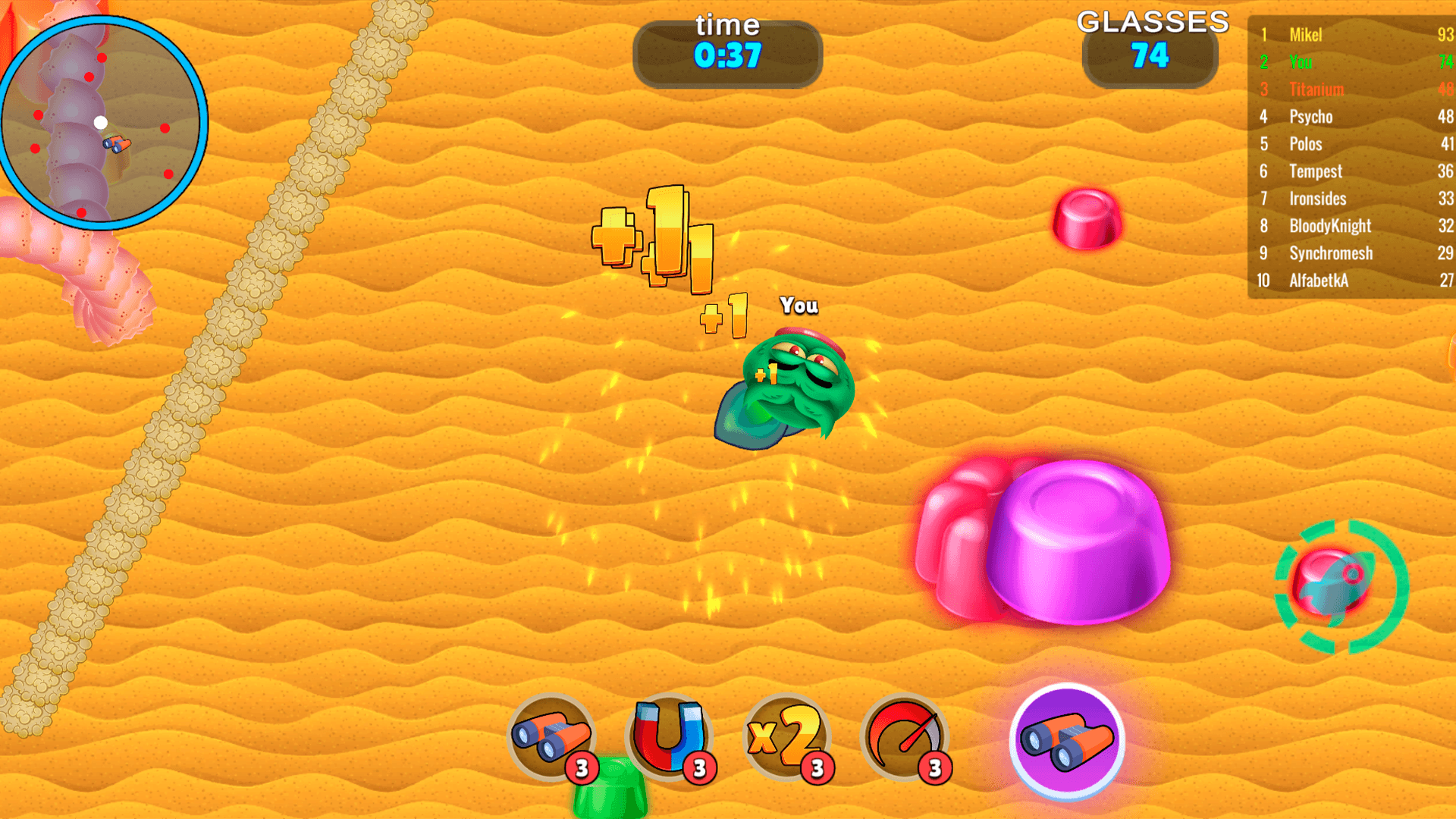Use the speed boost power-up
The width and height of the screenshot is (1456, 819).
pos(903,734)
